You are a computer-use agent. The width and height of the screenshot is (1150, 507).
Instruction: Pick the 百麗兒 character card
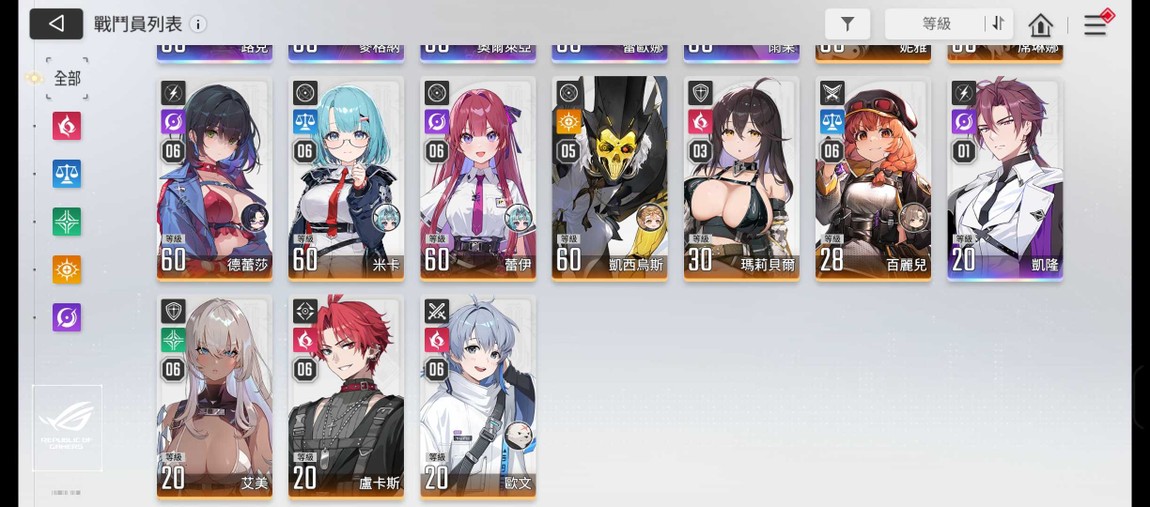click(x=873, y=178)
